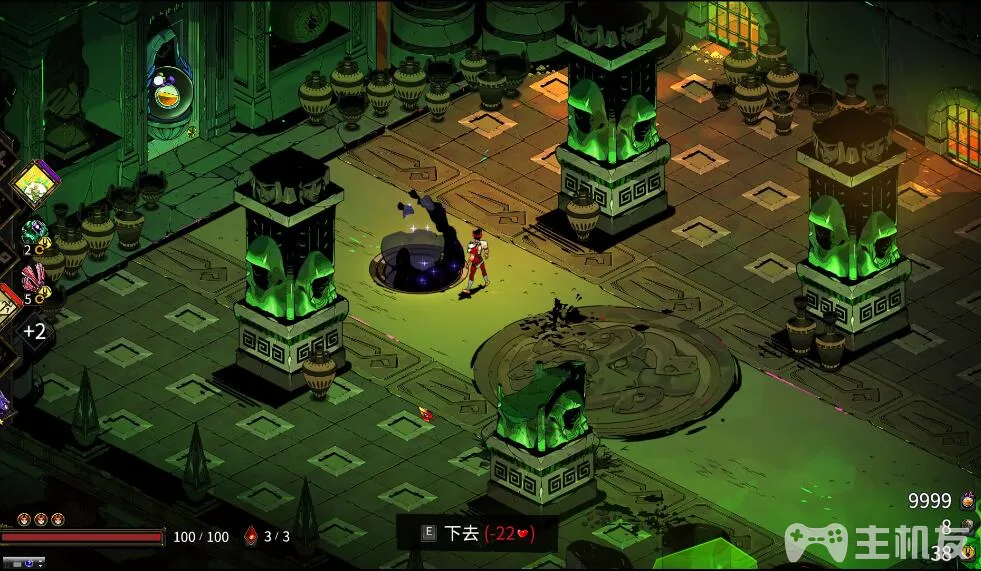Click the darkness currency icon beside 9999
The height and width of the screenshot is (571, 981).
(967, 500)
